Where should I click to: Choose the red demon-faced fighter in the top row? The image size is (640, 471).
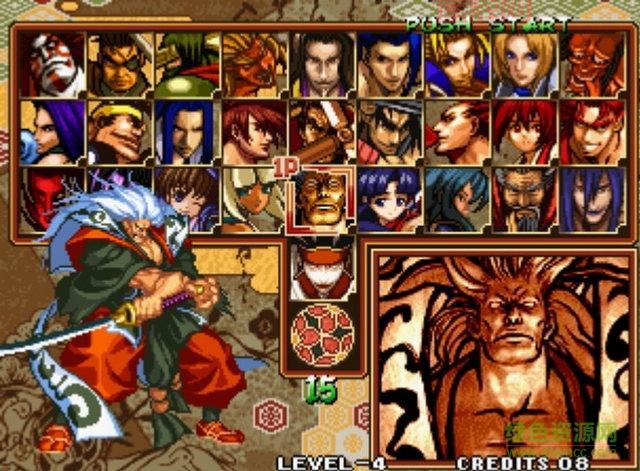click(x=591, y=64)
